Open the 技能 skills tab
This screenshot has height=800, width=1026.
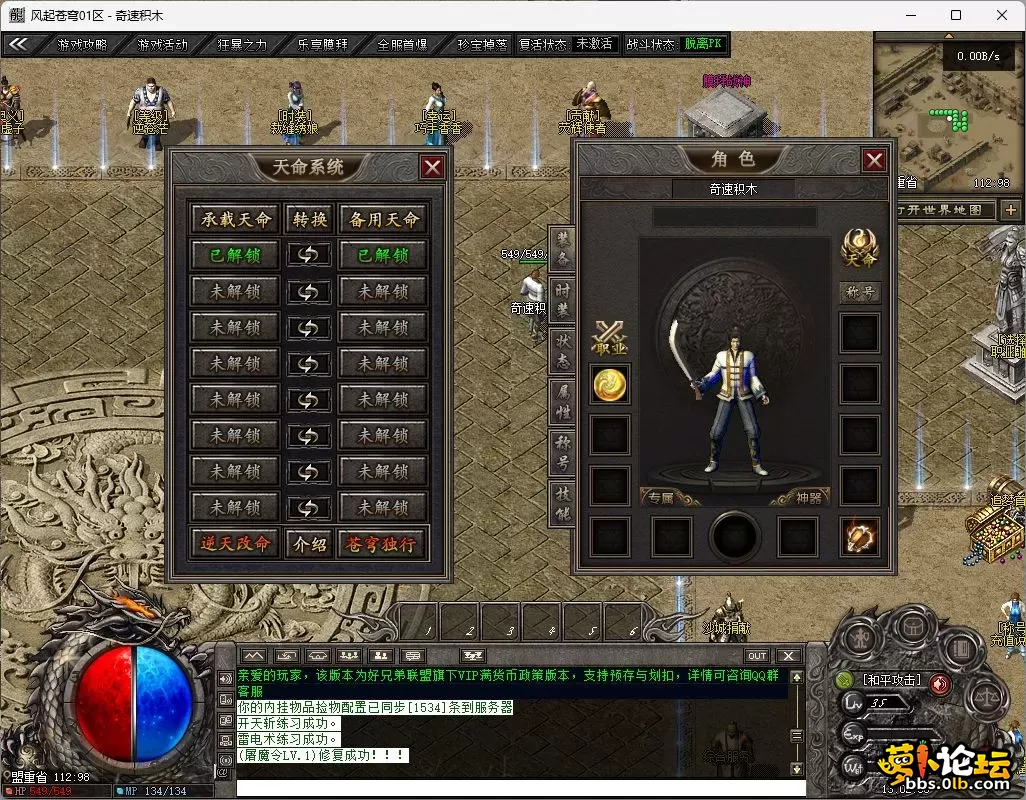[562, 504]
